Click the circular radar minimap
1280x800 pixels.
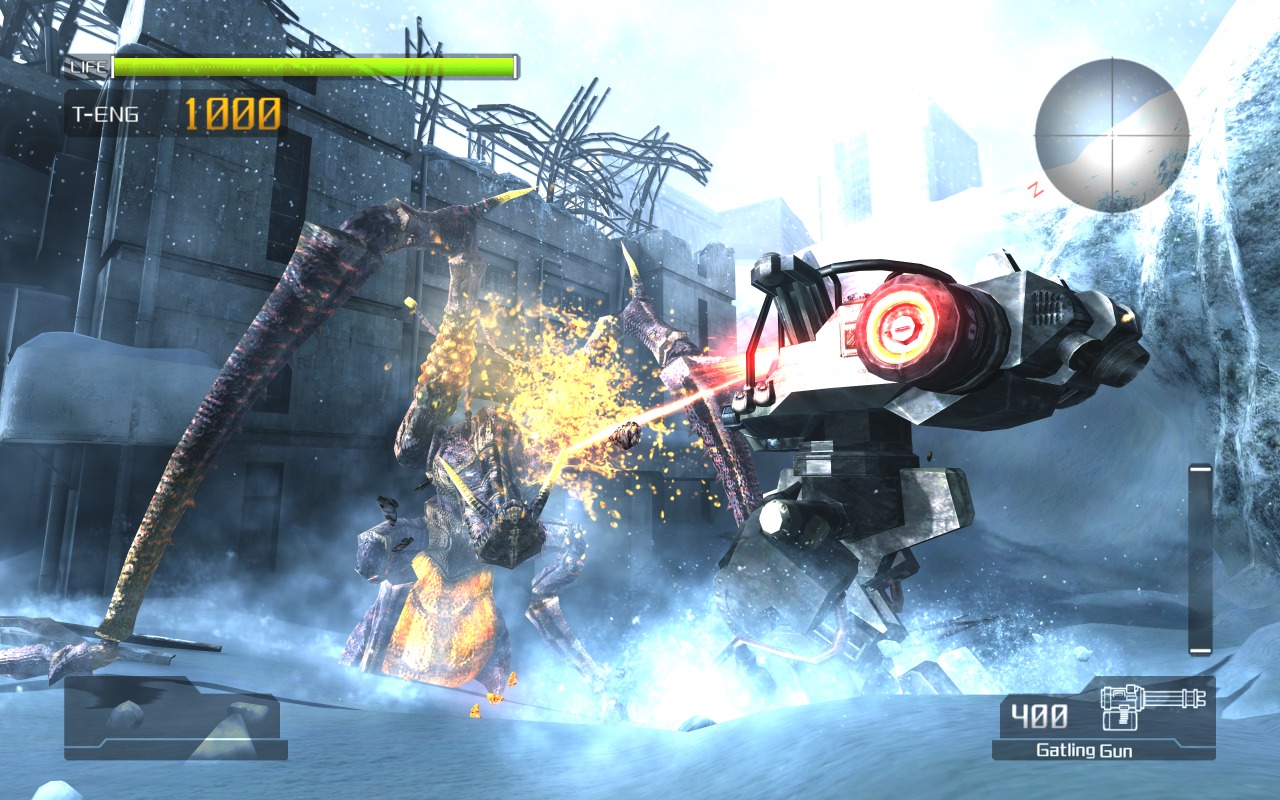point(1111,134)
